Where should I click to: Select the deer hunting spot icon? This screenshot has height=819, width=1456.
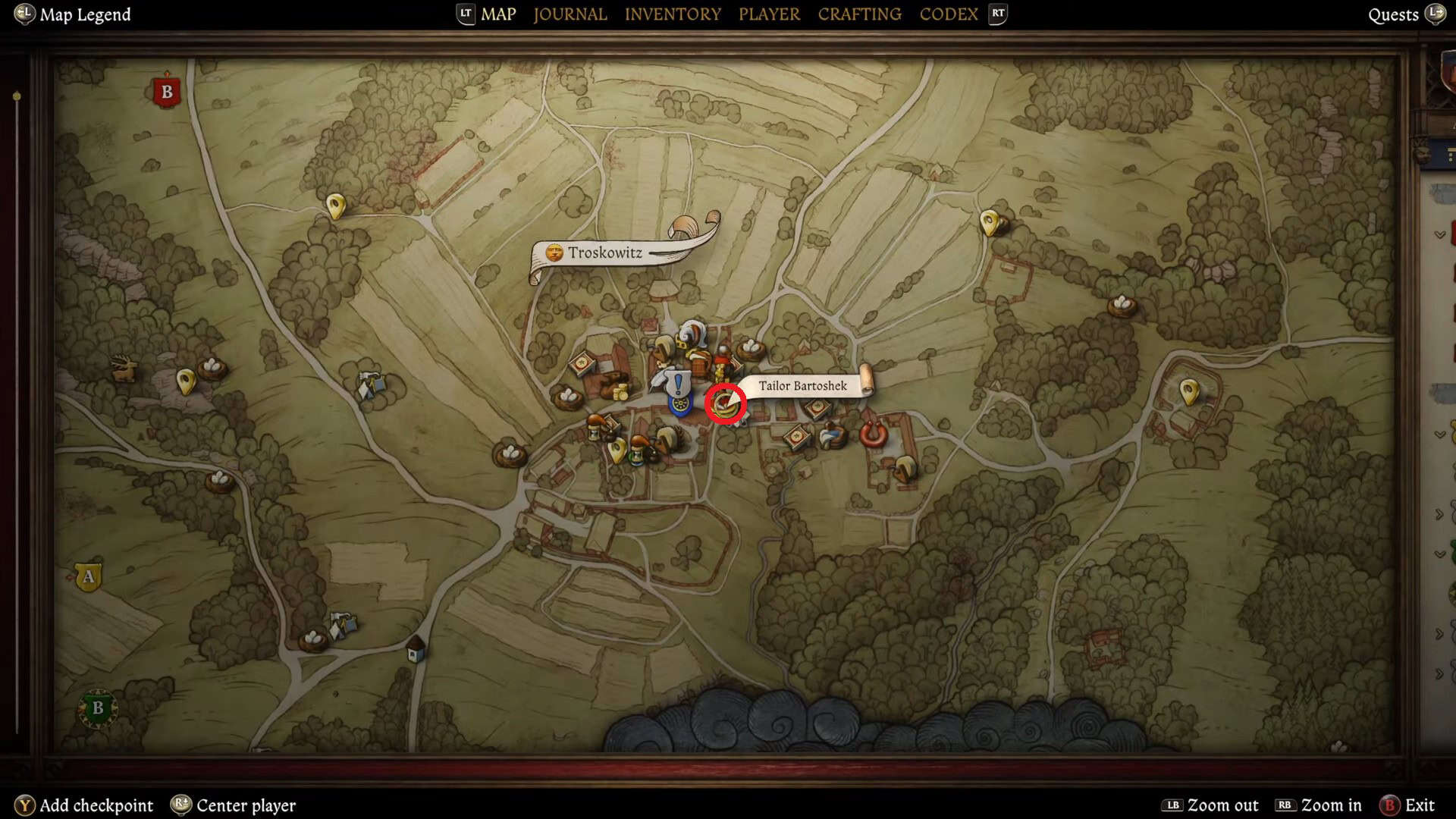coord(124,369)
